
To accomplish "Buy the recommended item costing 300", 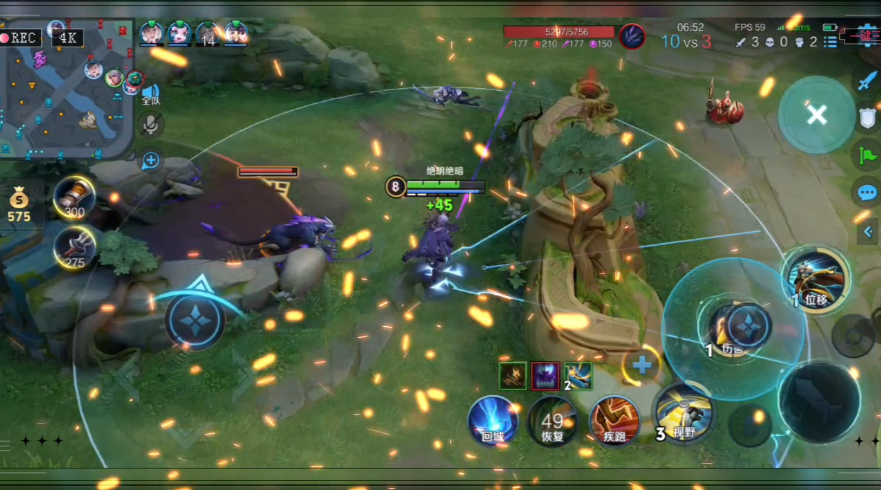I will (74, 196).
